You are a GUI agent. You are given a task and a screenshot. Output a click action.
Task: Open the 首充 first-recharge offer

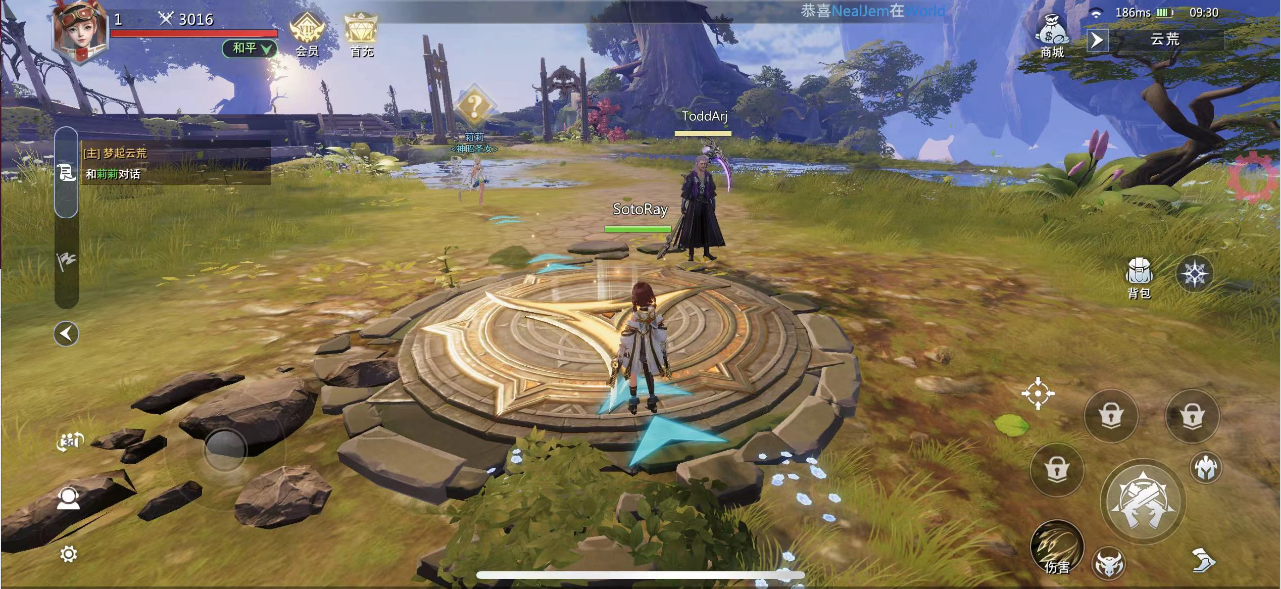[x=361, y=33]
